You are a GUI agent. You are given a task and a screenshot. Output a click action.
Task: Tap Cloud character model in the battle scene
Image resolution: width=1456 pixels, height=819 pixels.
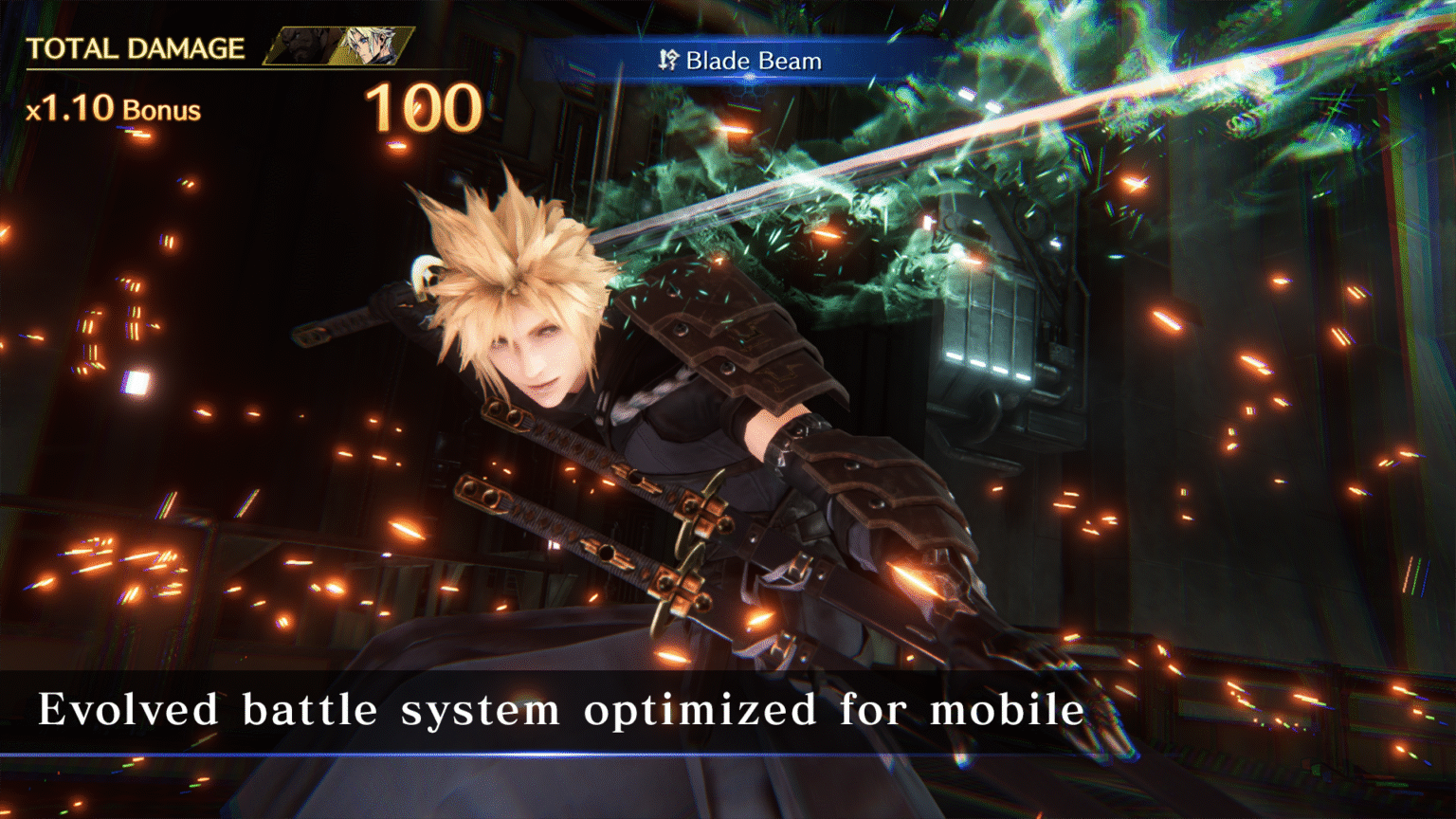pos(588,398)
